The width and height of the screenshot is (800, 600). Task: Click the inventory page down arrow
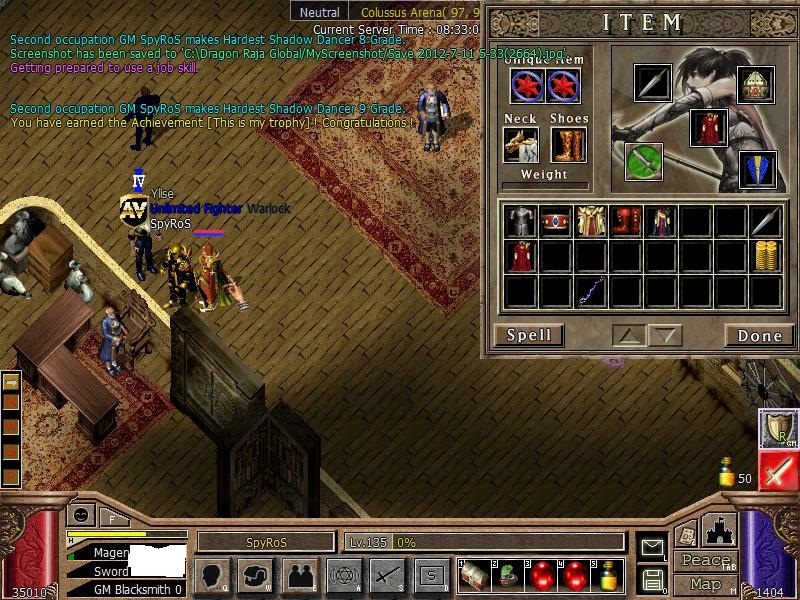[x=664, y=335]
